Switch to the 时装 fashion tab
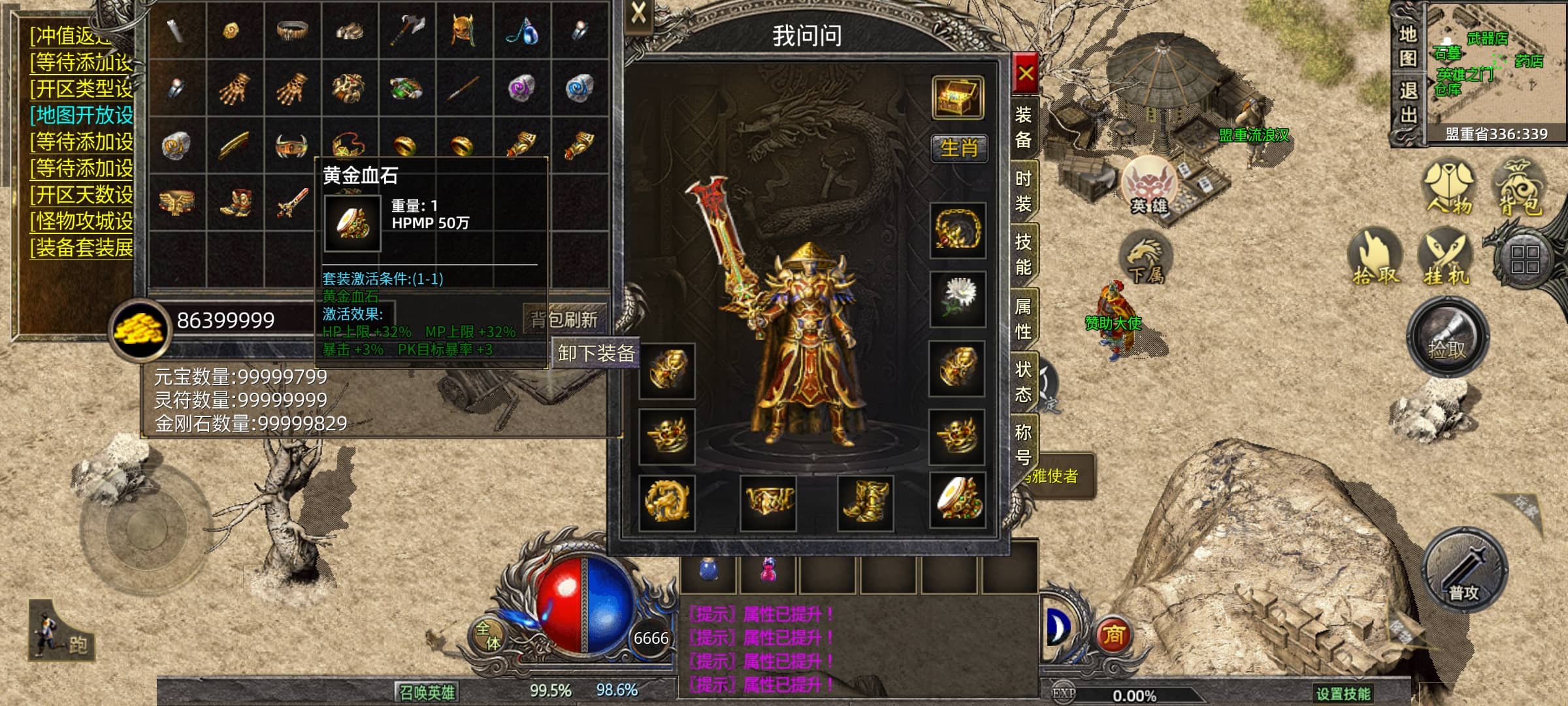Viewport: 1568px width, 706px height. coord(1023,191)
